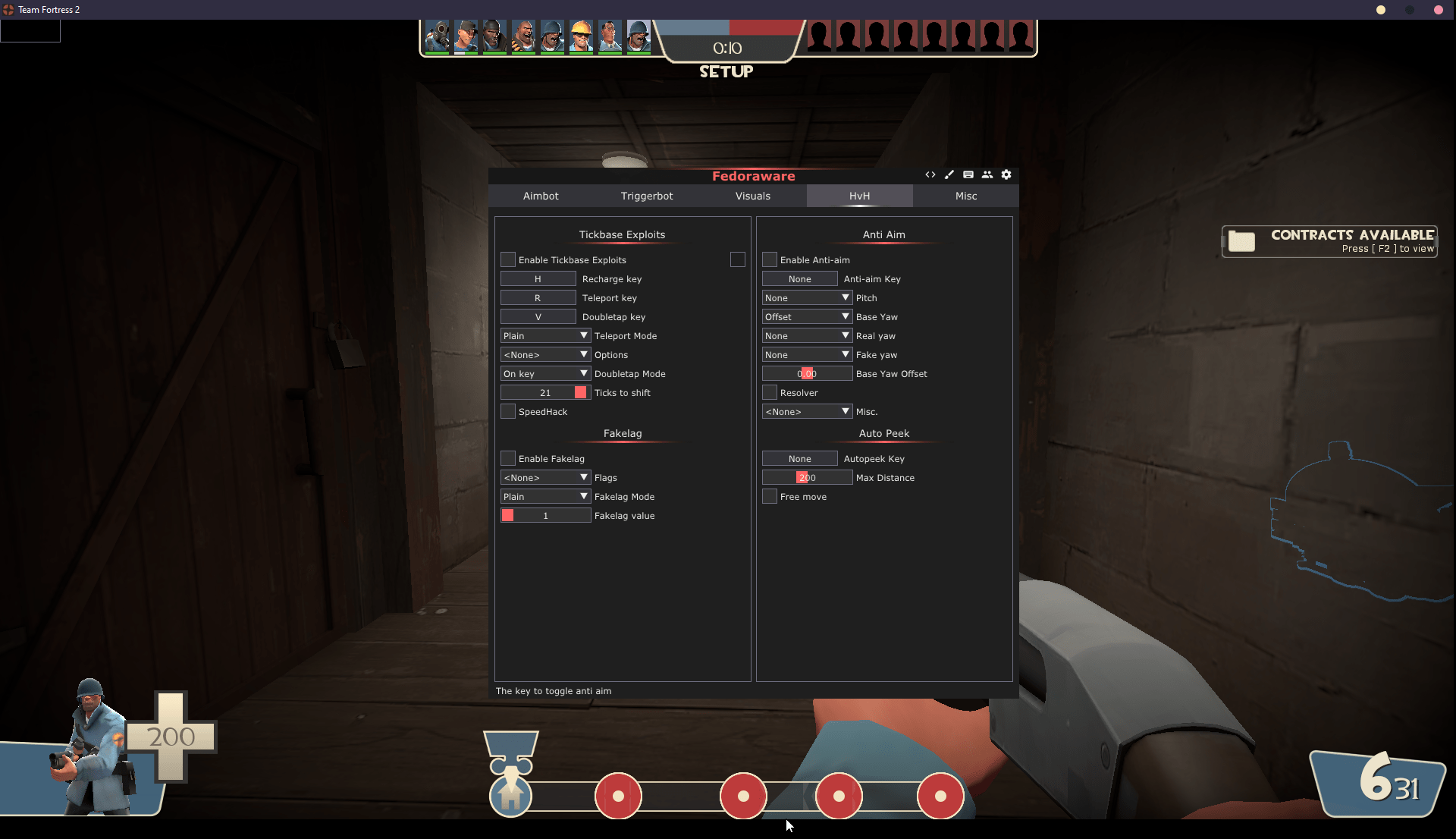Viewport: 1456px width, 839px height.
Task: Click the Recharge key bind button labeled H
Action: 538,278
